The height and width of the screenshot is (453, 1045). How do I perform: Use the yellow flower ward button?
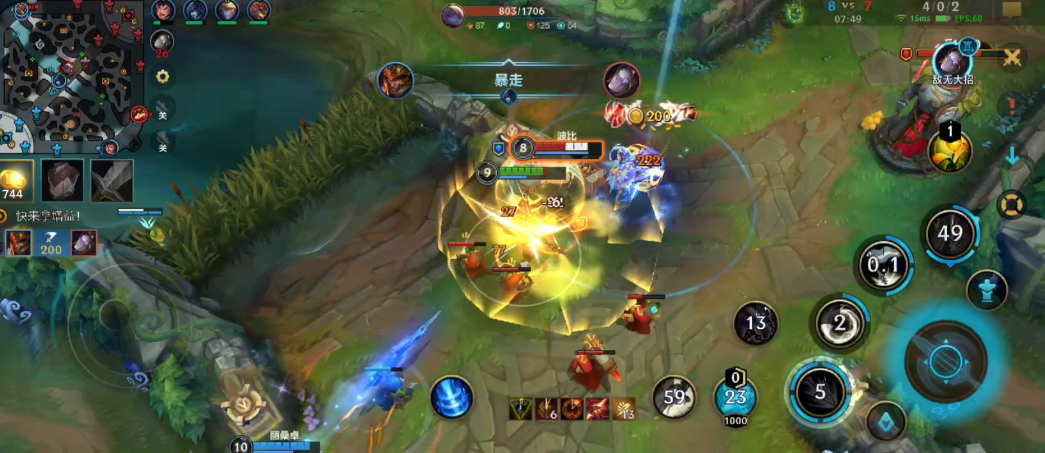pos(950,150)
